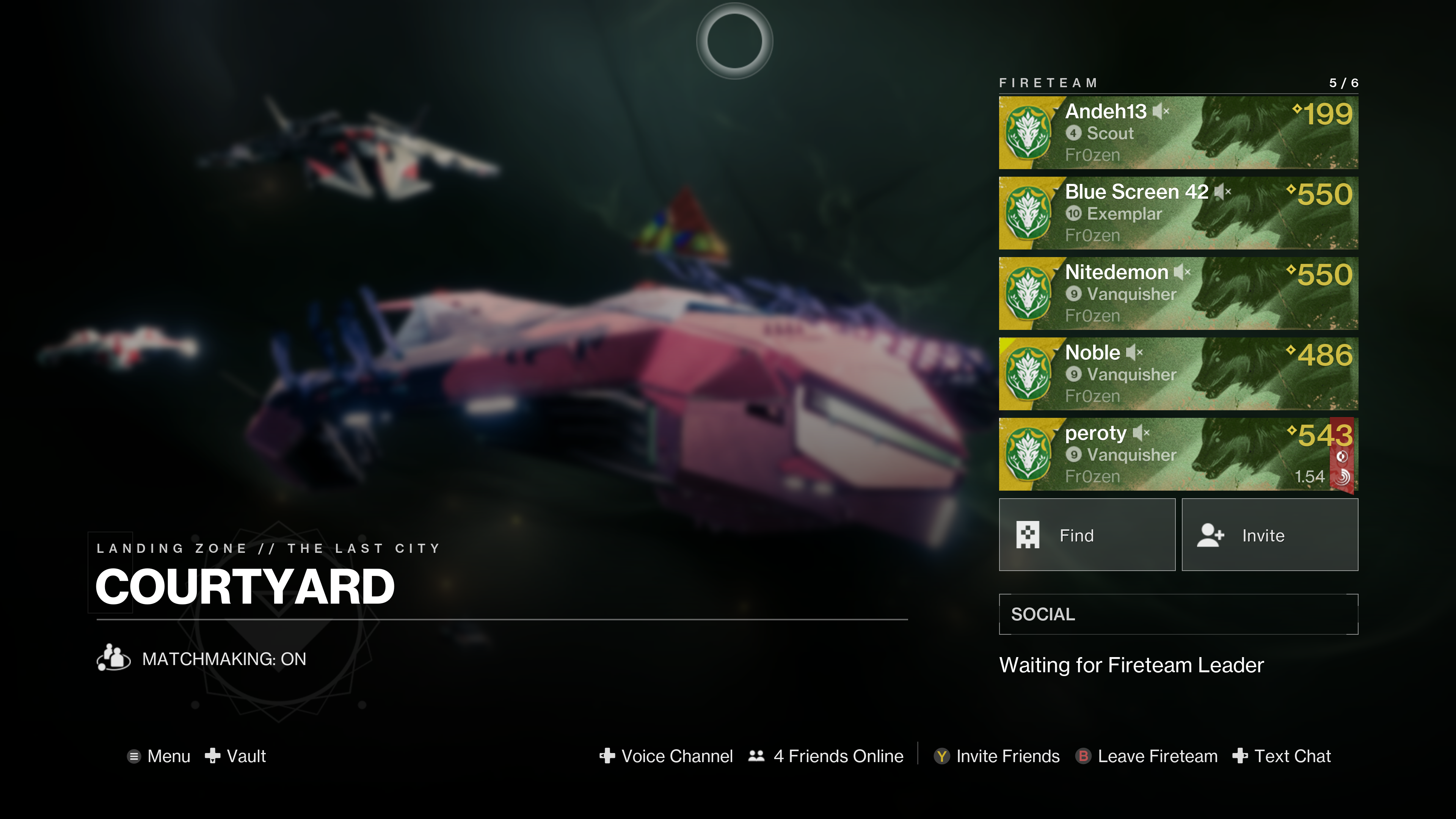This screenshot has width=1456, height=819.
Task: Open peroty's player card
Action: (x=1178, y=454)
